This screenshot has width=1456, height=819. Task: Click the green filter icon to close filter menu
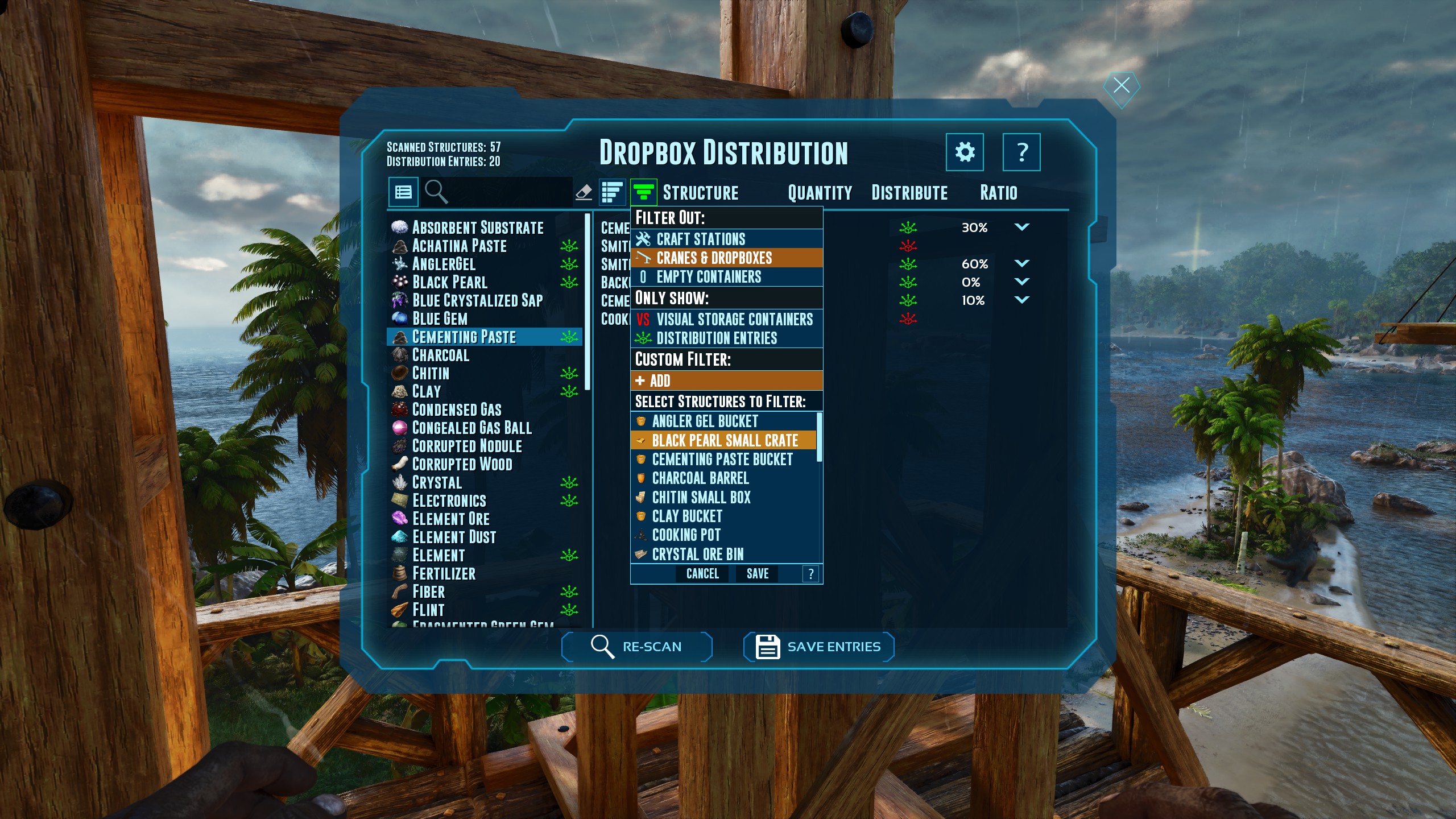tap(643, 192)
